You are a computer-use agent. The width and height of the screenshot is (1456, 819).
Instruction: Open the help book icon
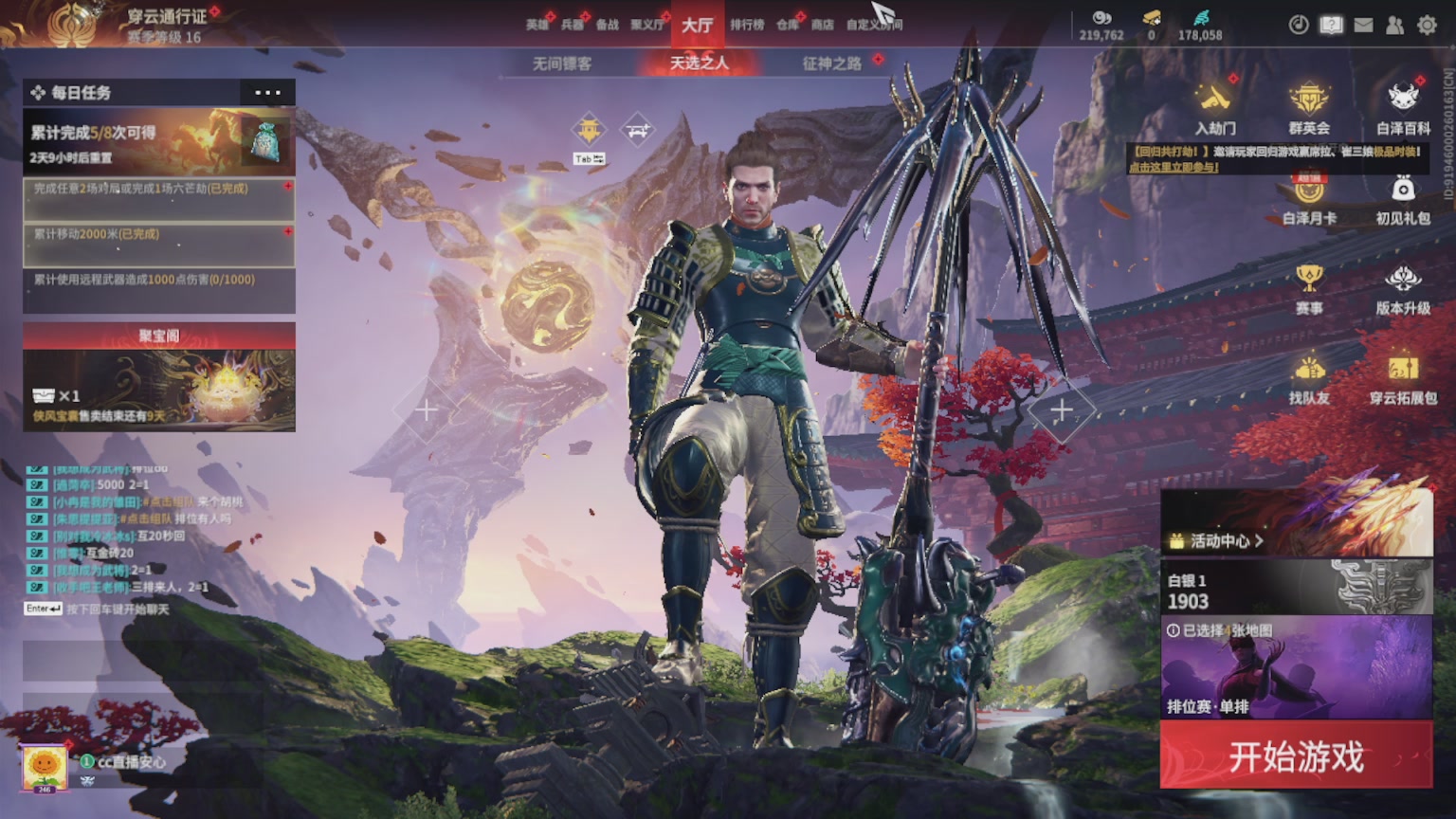coord(1331,26)
